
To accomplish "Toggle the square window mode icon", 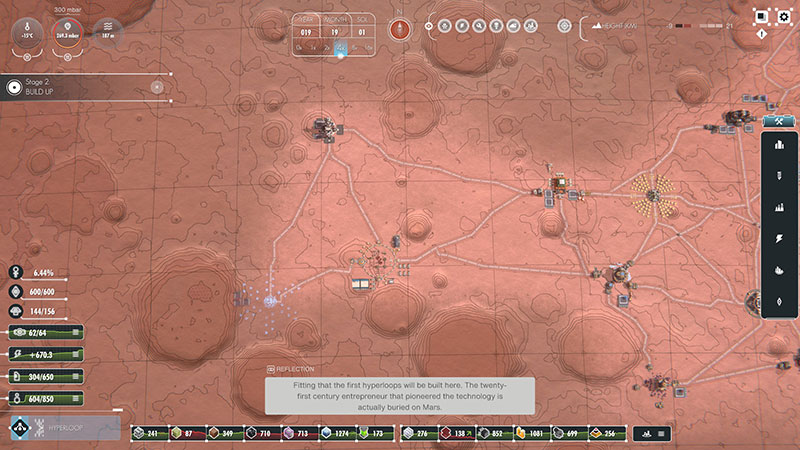I will [x=761, y=16].
